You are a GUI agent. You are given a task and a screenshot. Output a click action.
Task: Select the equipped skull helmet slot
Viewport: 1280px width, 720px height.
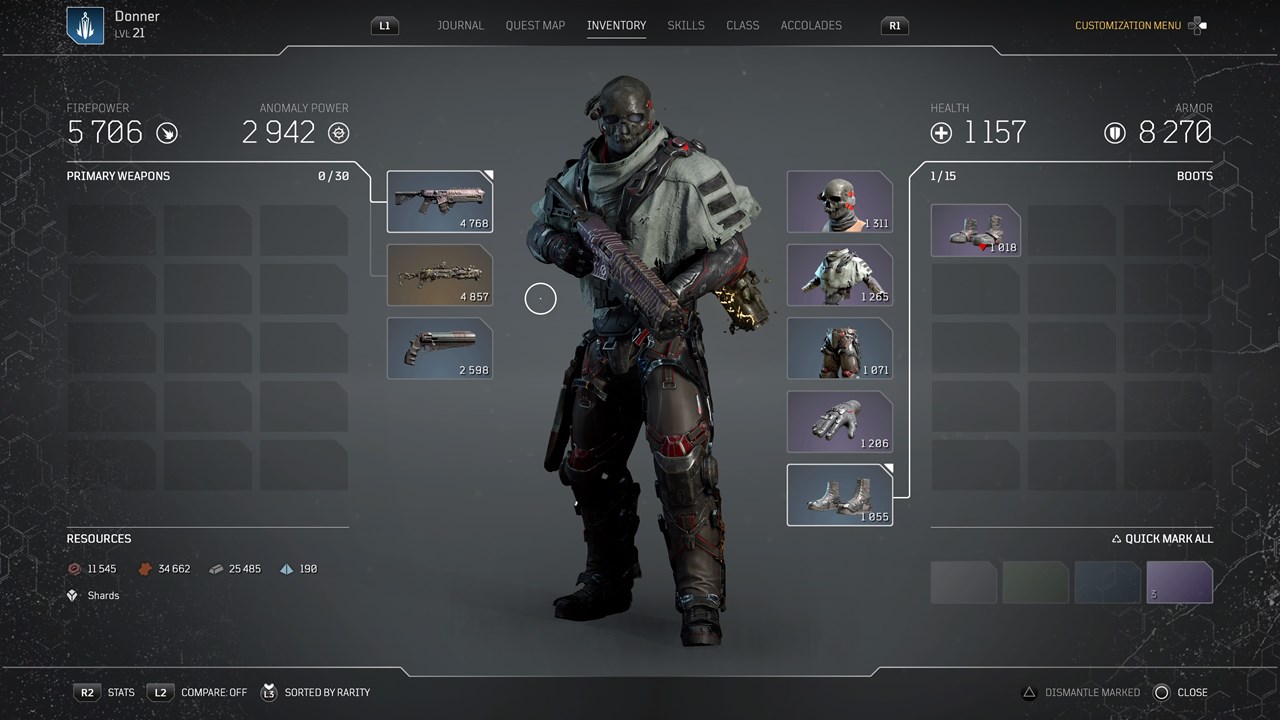(x=839, y=202)
